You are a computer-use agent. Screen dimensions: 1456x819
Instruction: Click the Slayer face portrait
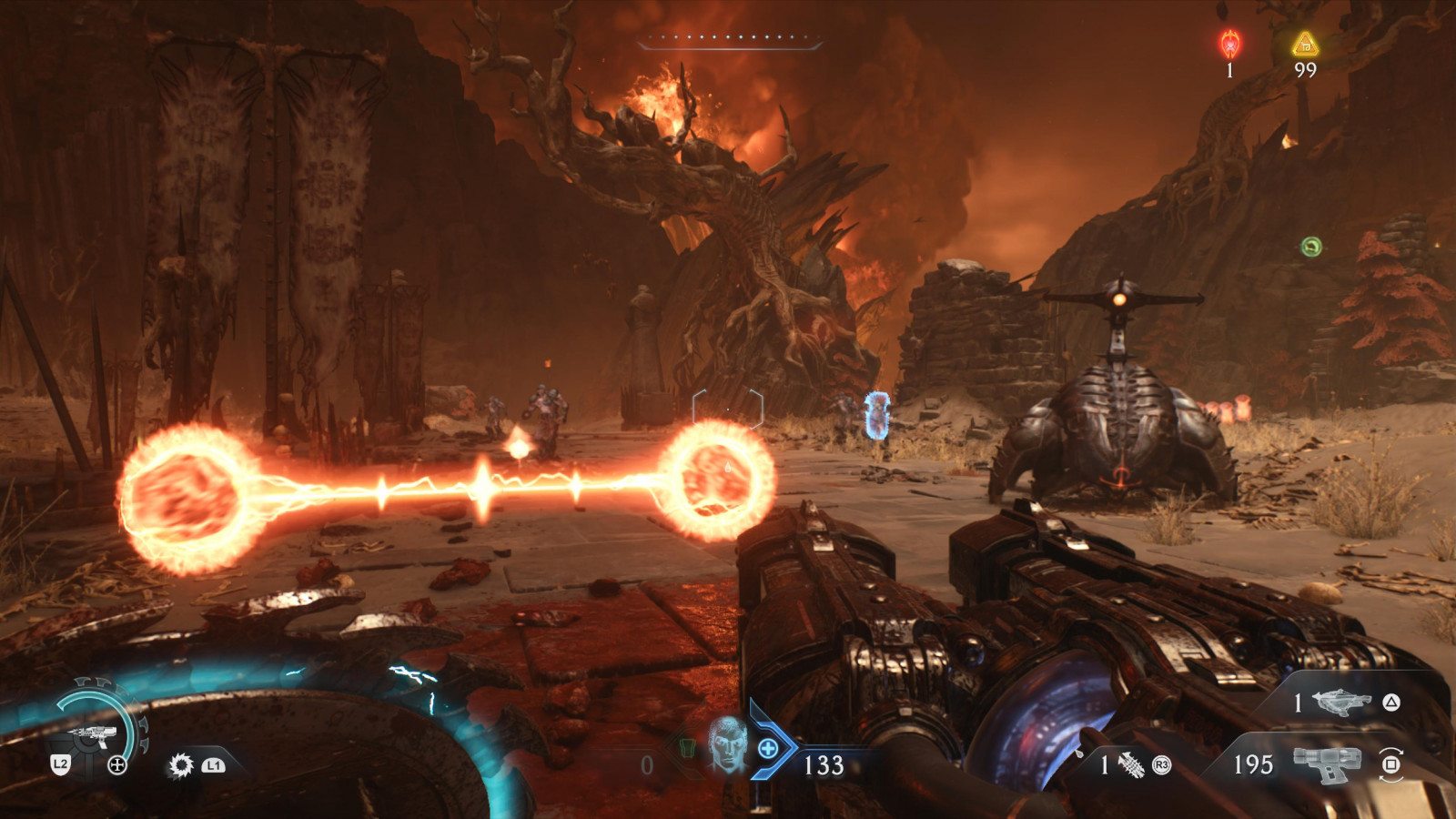click(x=727, y=743)
